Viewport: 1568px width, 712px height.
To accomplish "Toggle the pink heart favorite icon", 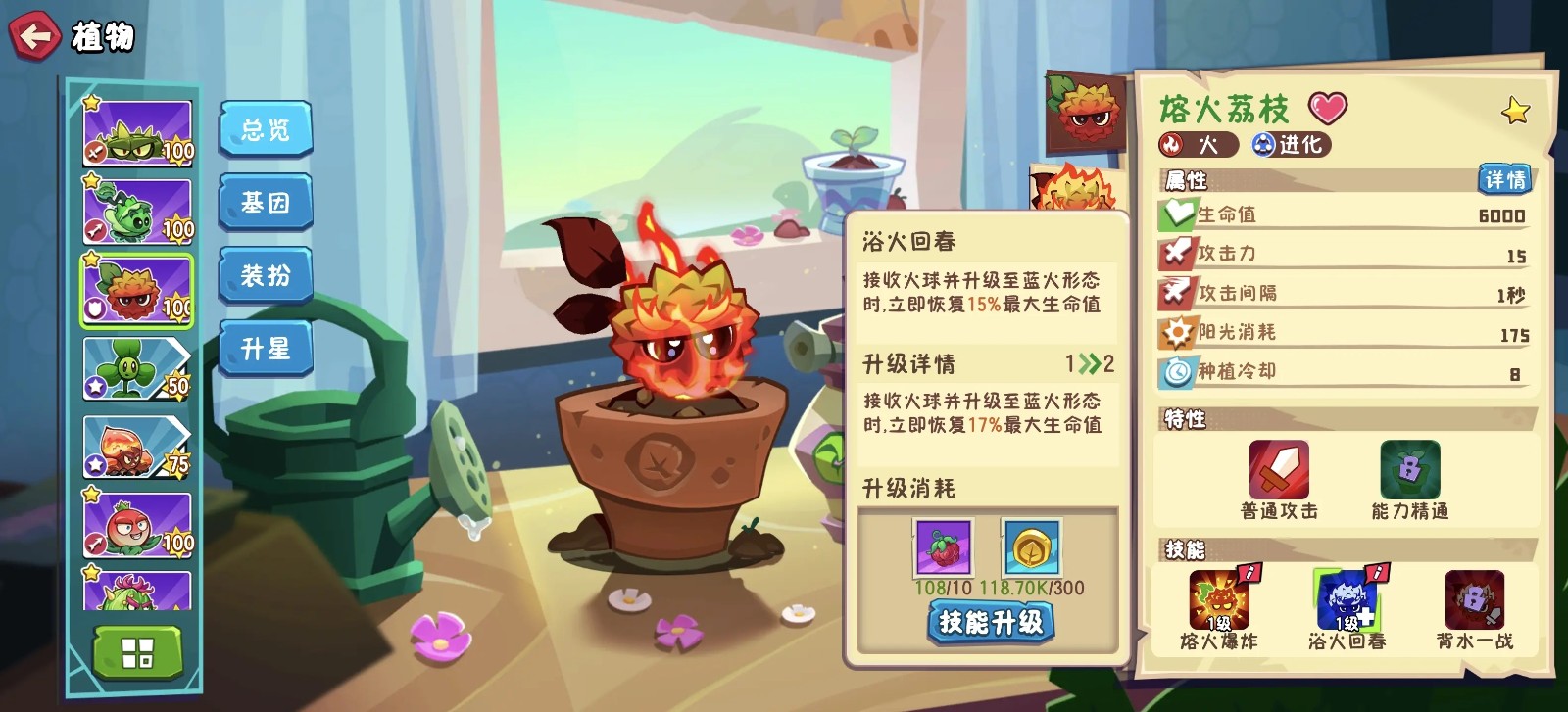I will 1328,107.
